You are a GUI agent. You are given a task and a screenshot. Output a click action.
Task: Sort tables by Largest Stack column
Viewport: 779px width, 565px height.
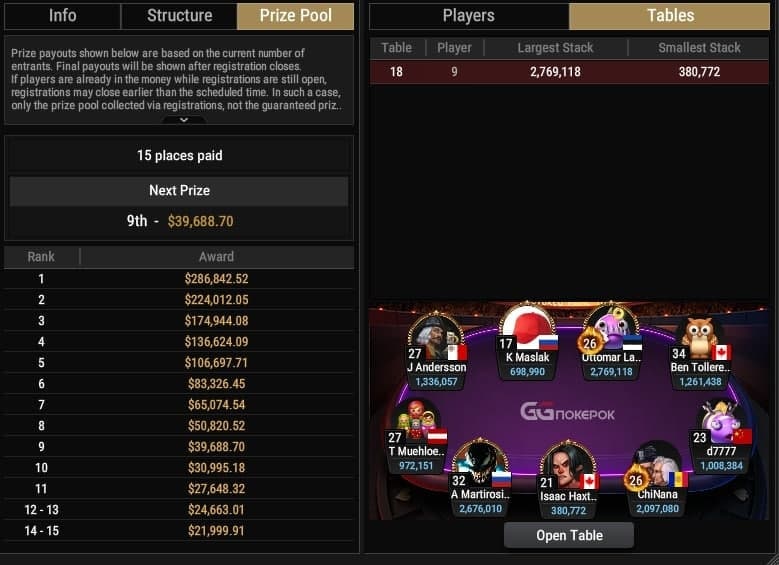555,48
